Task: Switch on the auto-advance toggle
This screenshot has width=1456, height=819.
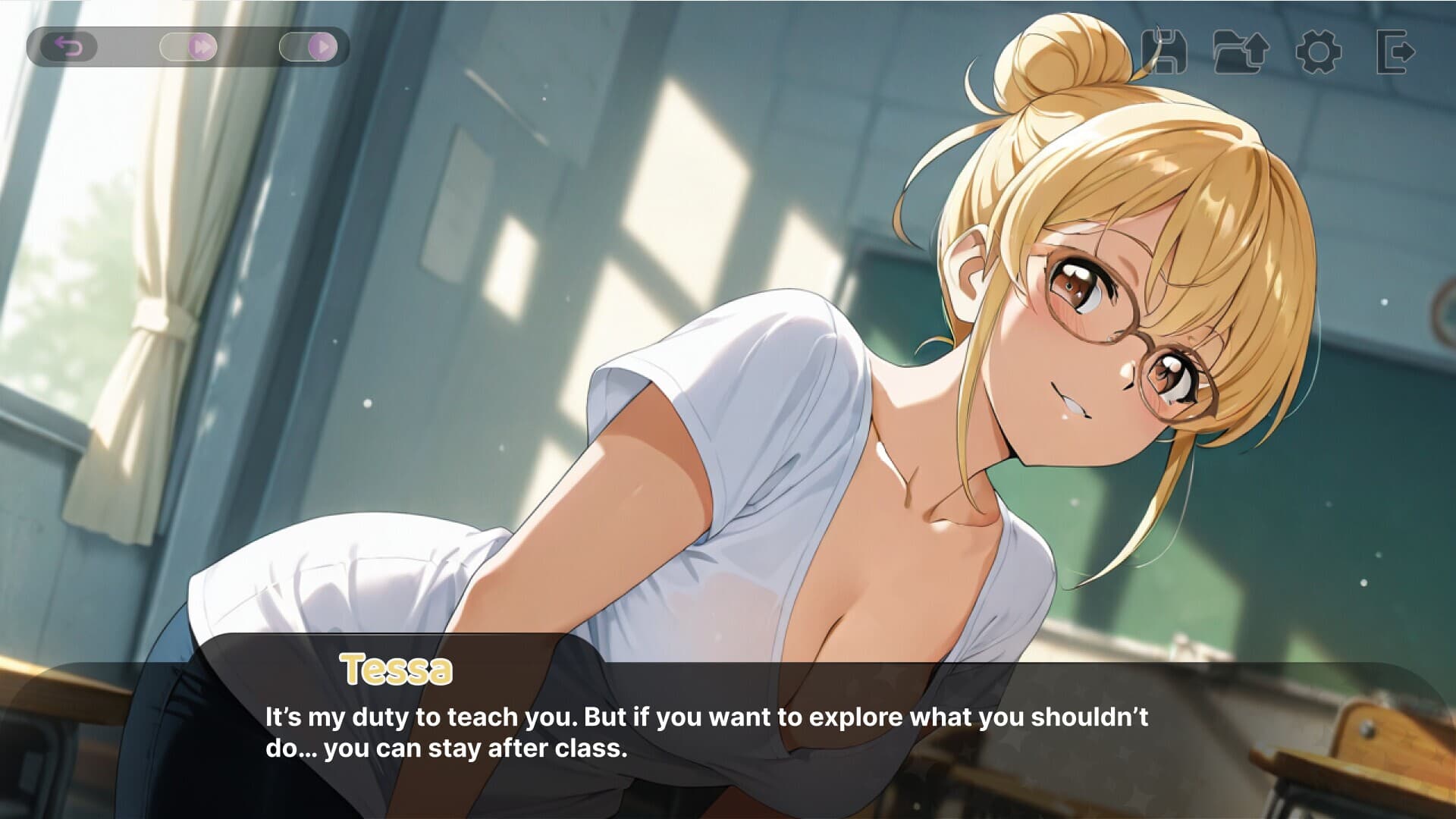Action: (307, 47)
